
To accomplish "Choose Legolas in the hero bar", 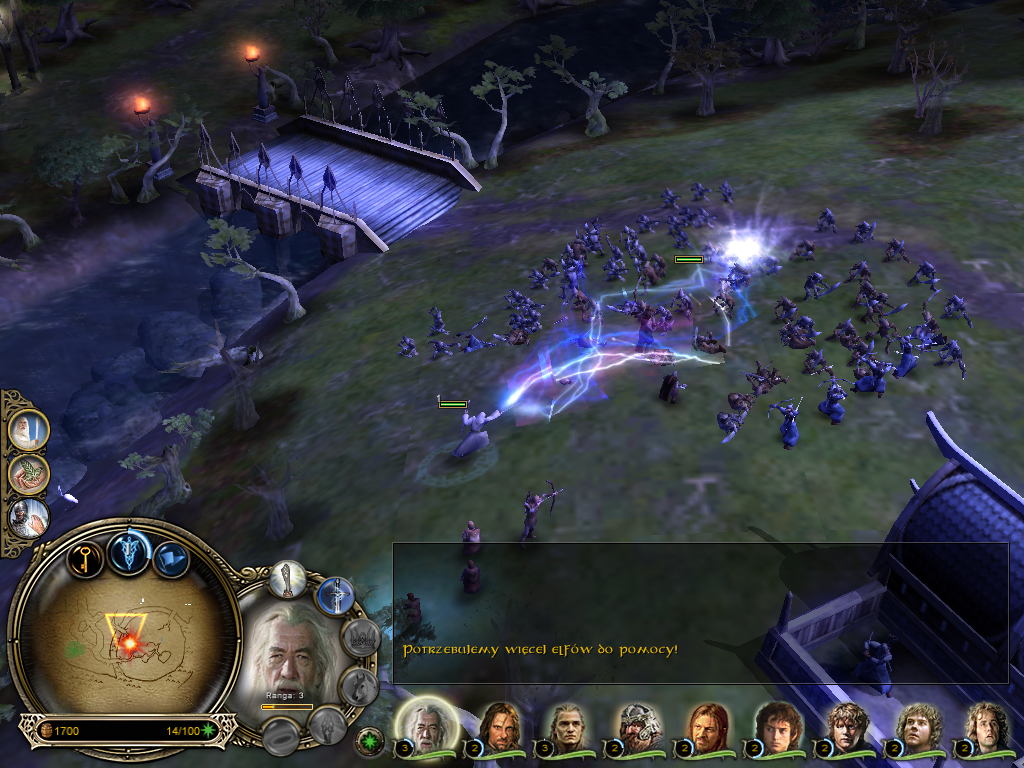I will (x=567, y=726).
